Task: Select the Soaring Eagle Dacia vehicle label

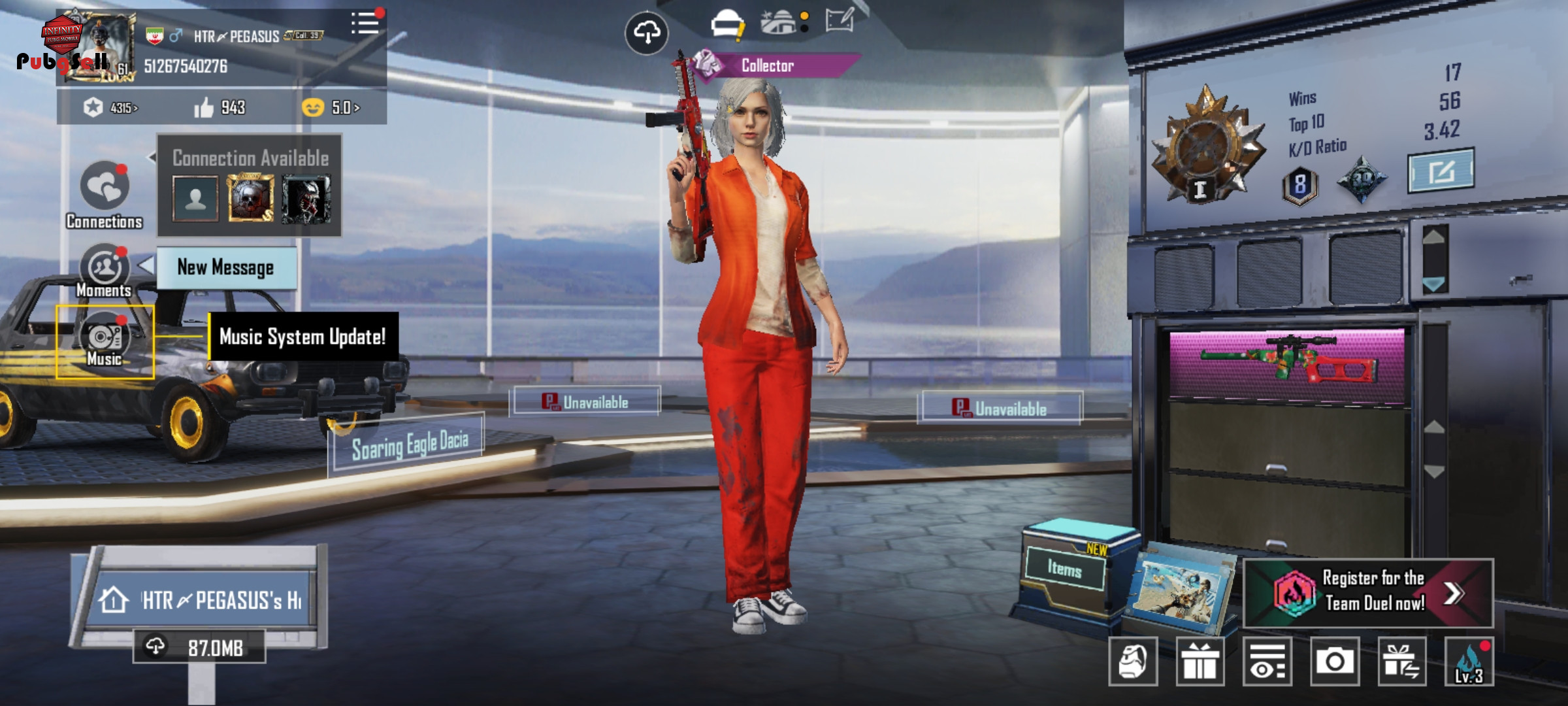Action: coord(410,445)
